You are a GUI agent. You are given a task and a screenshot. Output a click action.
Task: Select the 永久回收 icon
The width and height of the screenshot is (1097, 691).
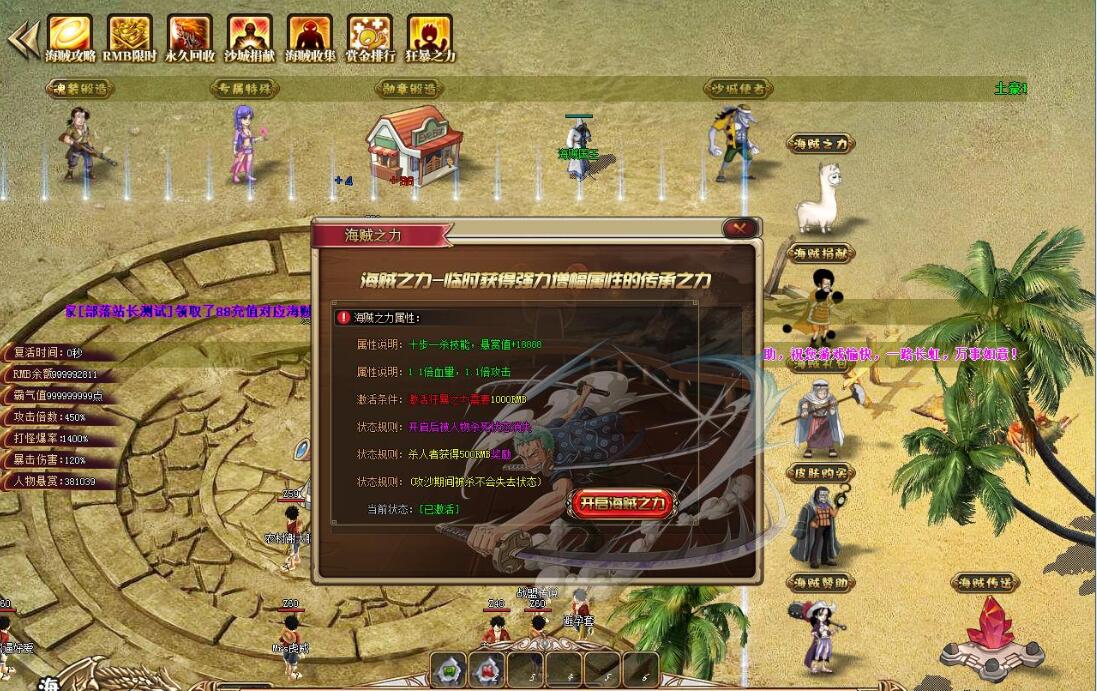point(190,35)
